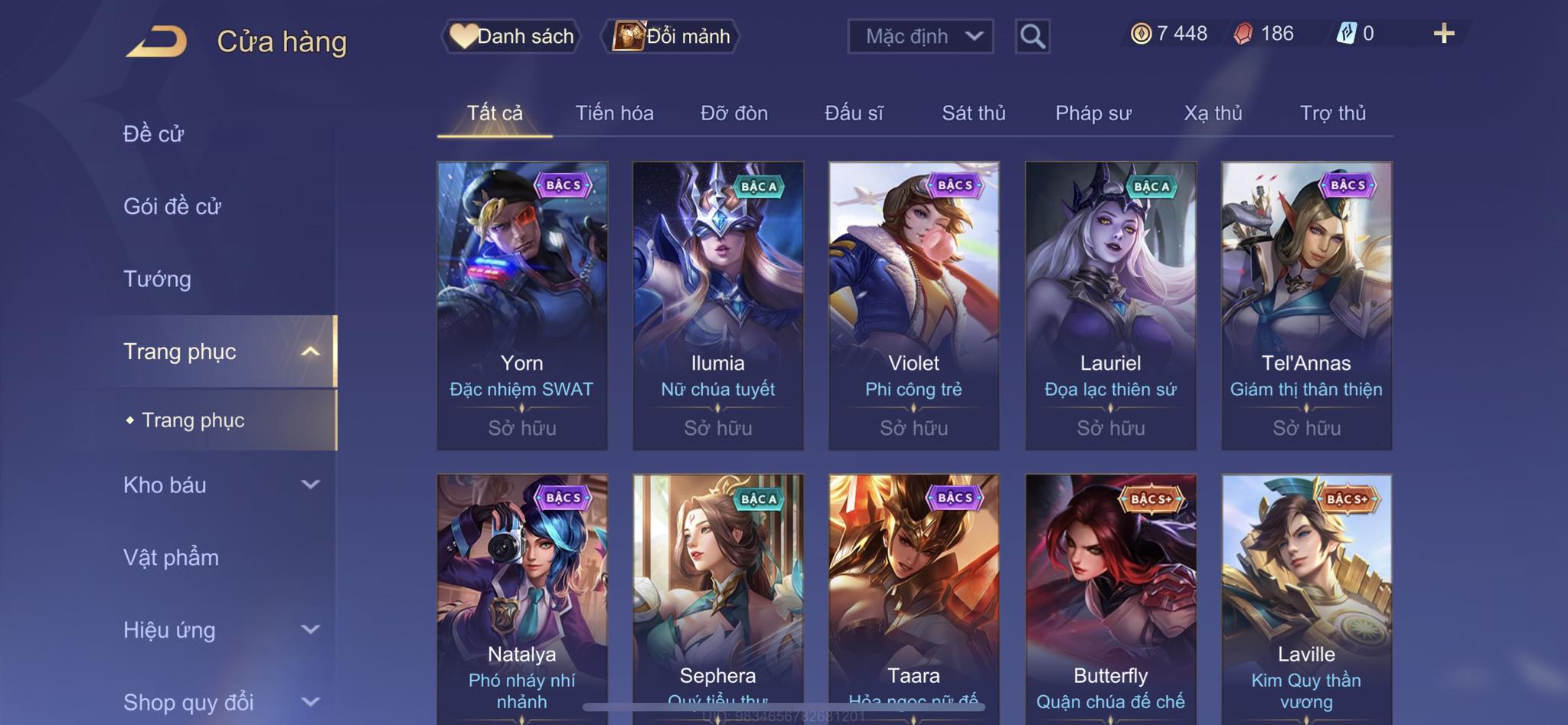
Task: Show the Sát thủ category
Action: tap(973, 113)
